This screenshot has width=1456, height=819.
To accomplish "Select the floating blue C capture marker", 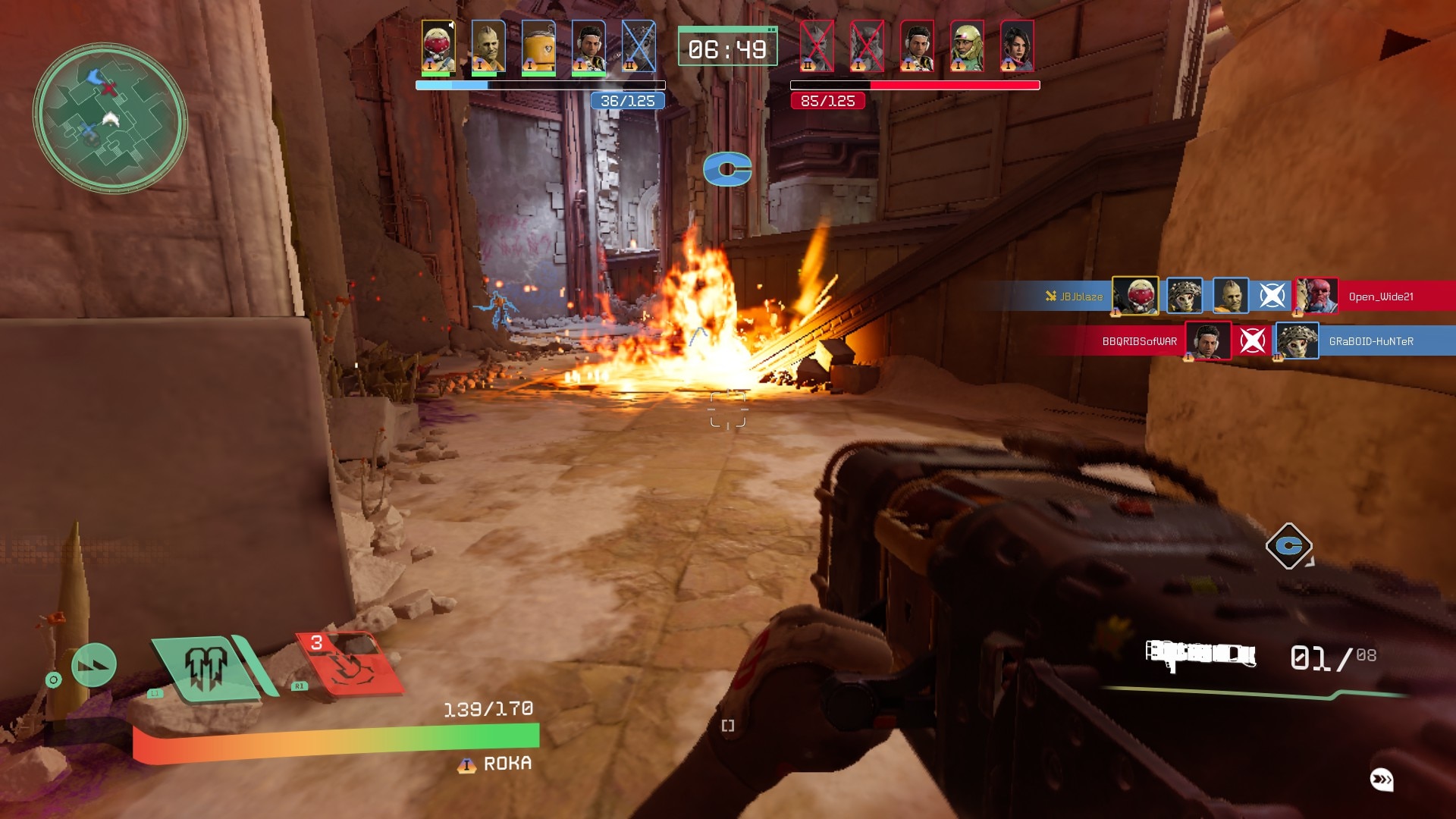I will click(726, 169).
